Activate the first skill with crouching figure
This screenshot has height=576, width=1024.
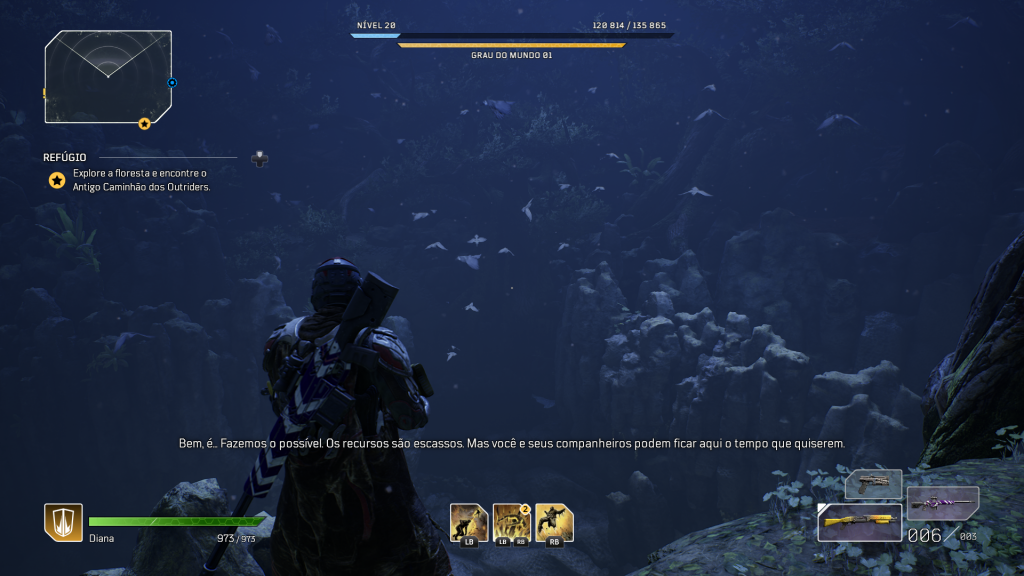(469, 523)
